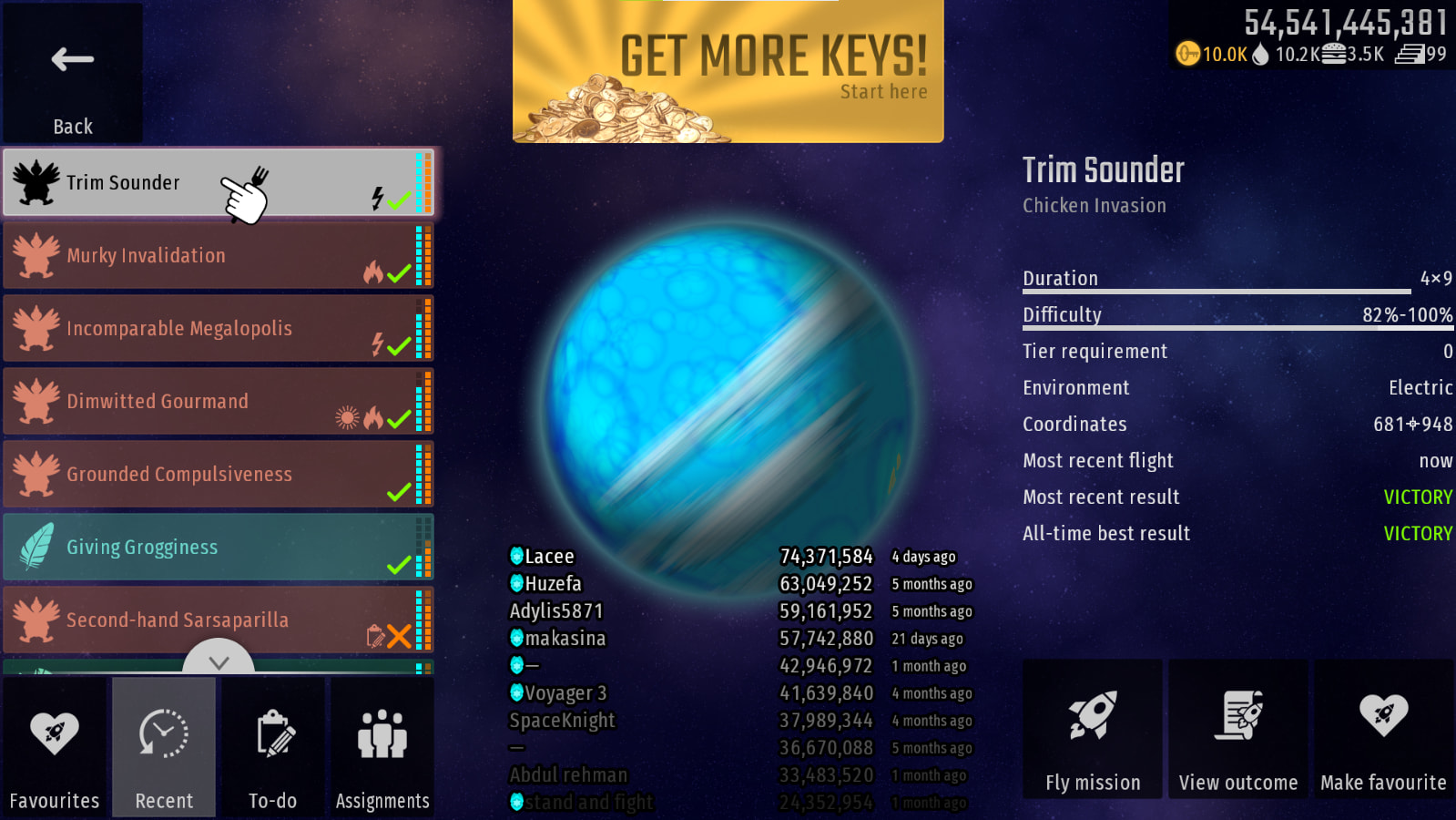Open the To-do tab
Image resolution: width=1456 pixels, height=820 pixels.
click(x=273, y=747)
